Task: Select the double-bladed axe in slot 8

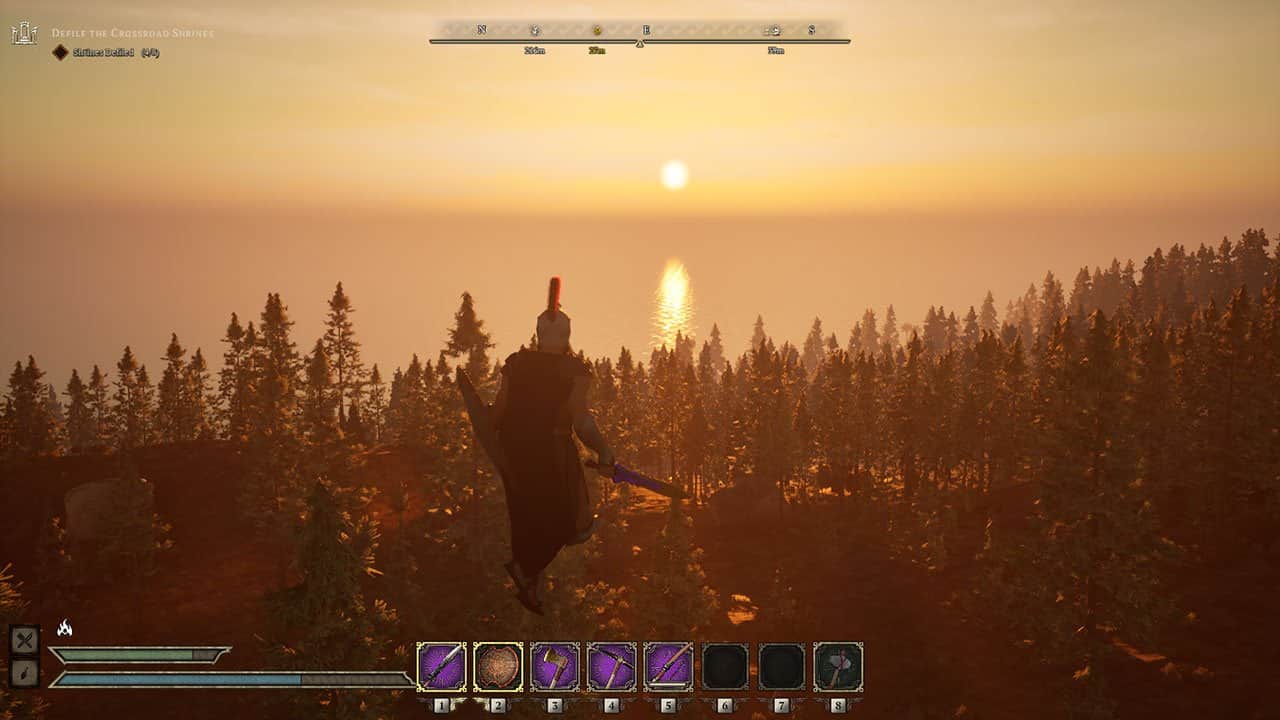Action: point(838,666)
